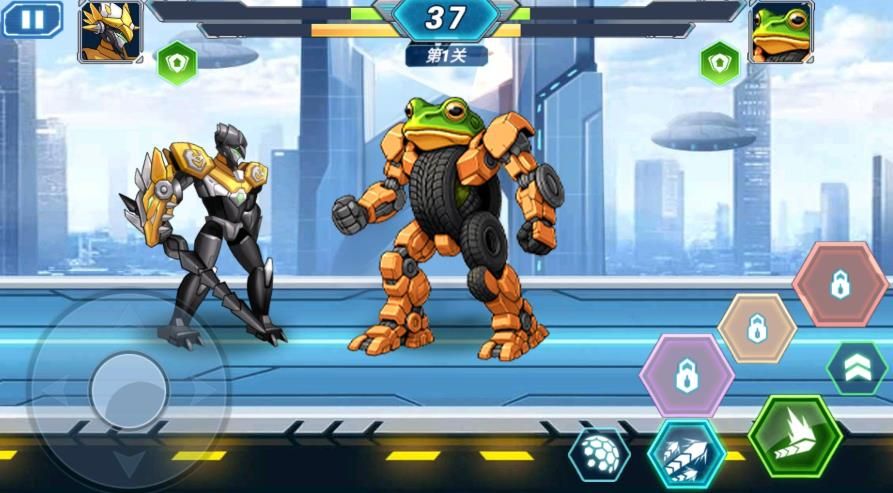The image size is (893, 493).
Task: Click the green shield badge beside player portrait
Action: (x=177, y=63)
